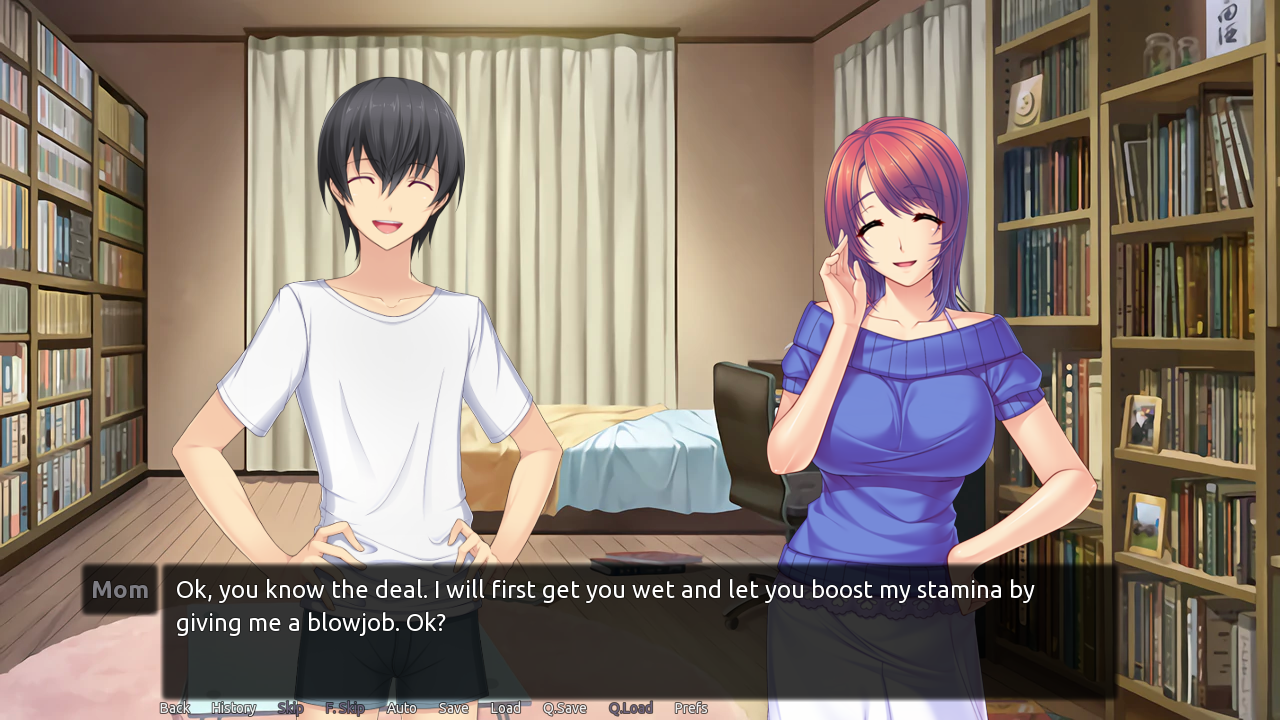Click the History option in the bottom bar
The image size is (1280, 720).
(234, 708)
